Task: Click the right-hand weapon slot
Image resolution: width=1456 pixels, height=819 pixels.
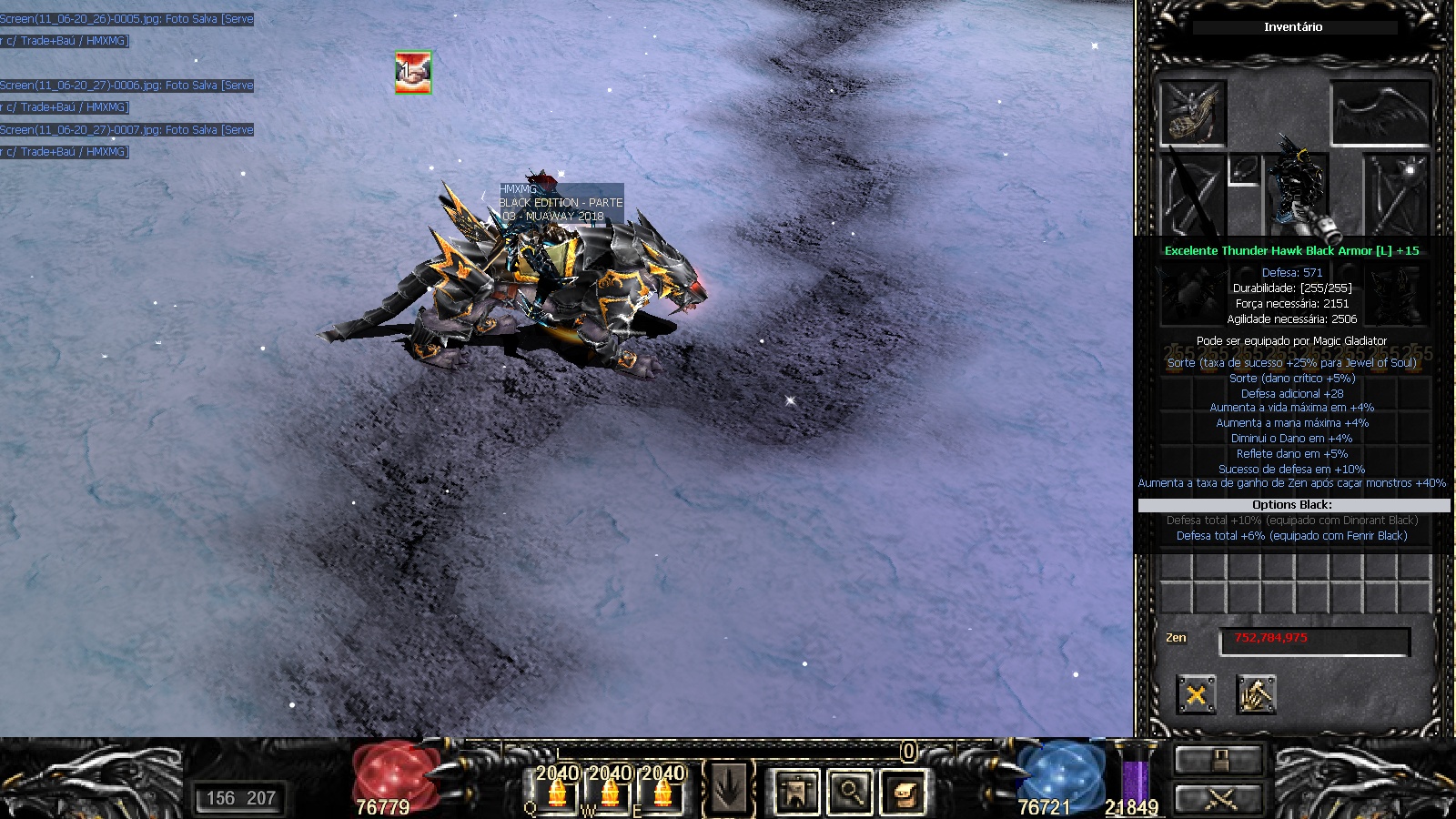Action: tap(1397, 195)
